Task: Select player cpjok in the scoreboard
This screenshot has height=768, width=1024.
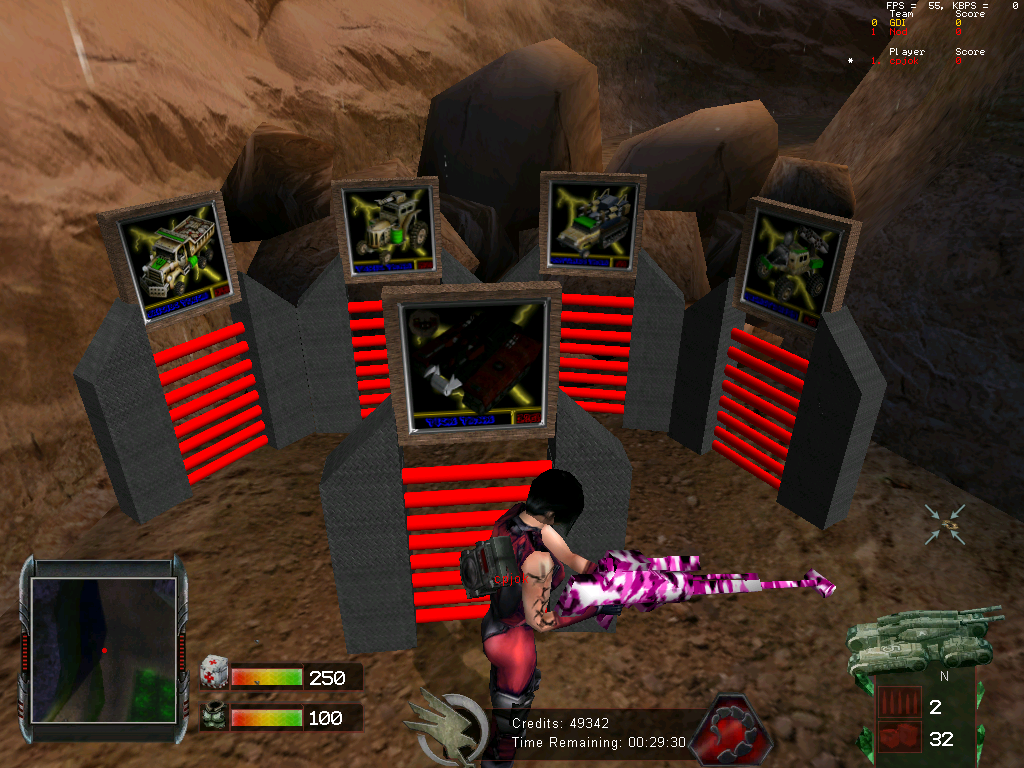Action: pos(904,61)
